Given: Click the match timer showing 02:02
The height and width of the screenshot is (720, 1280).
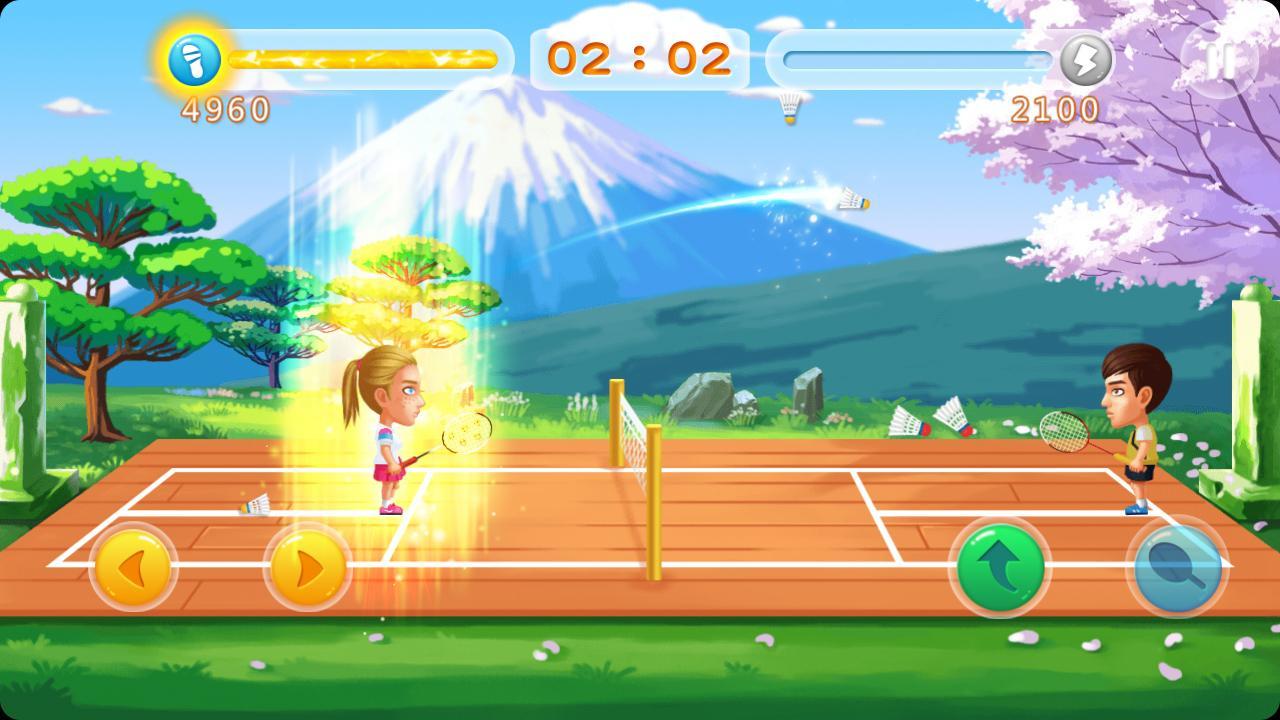Looking at the screenshot, I should (x=640, y=60).
